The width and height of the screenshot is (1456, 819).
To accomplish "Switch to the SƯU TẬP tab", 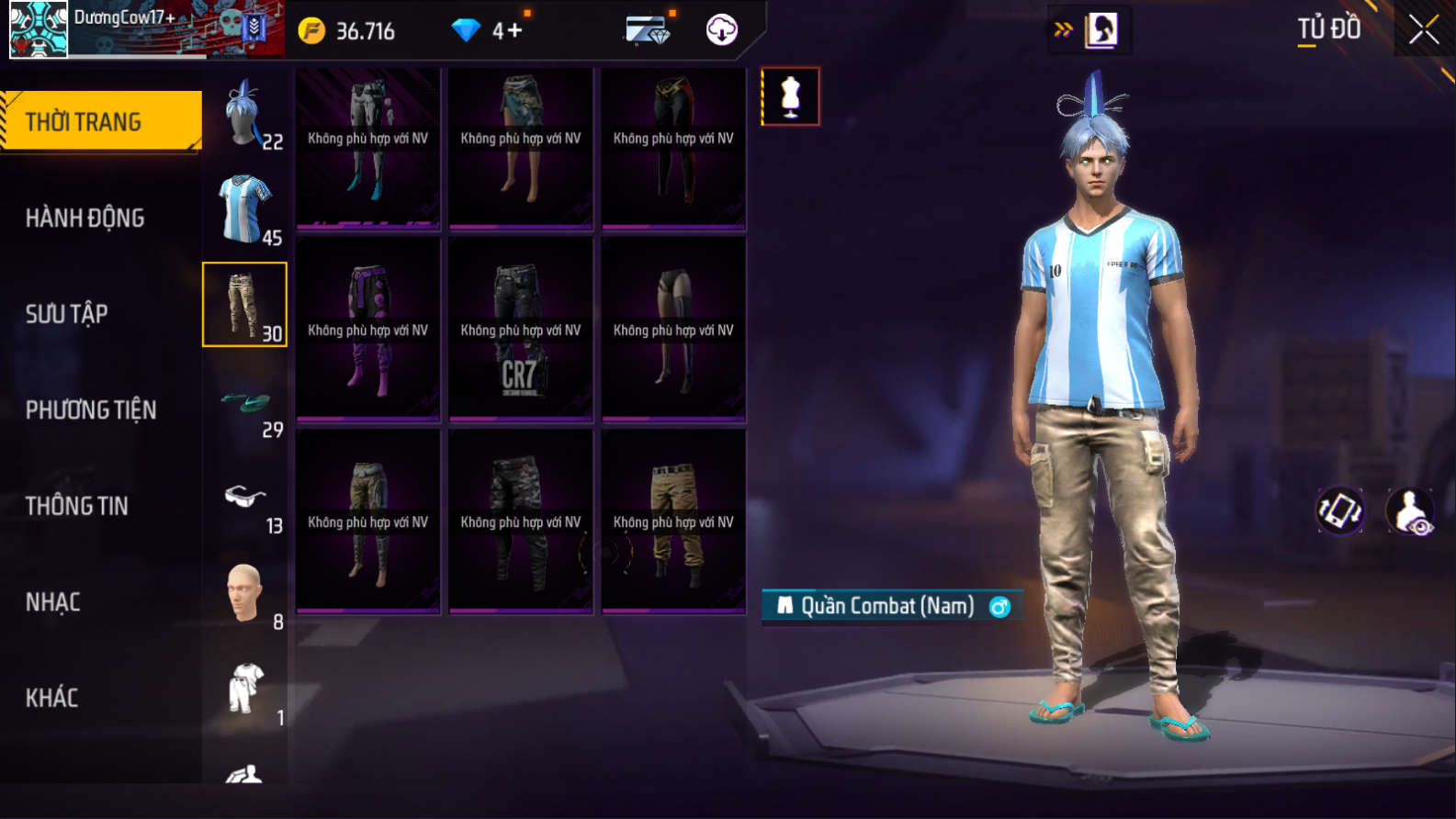I will point(66,314).
